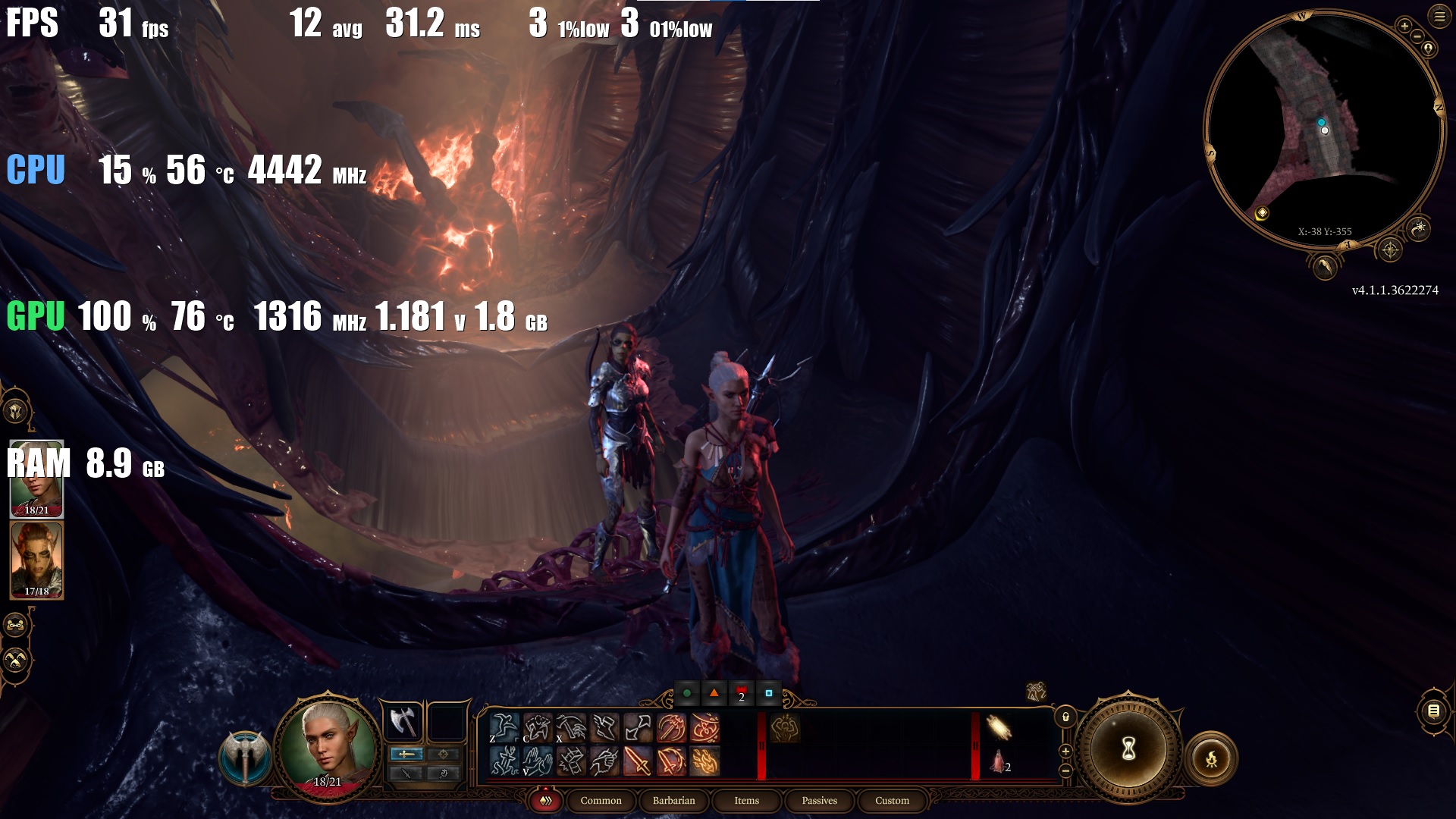Screen dimensions: 1456x819
Task: Select the red-haired companion portrait
Action: (x=36, y=560)
